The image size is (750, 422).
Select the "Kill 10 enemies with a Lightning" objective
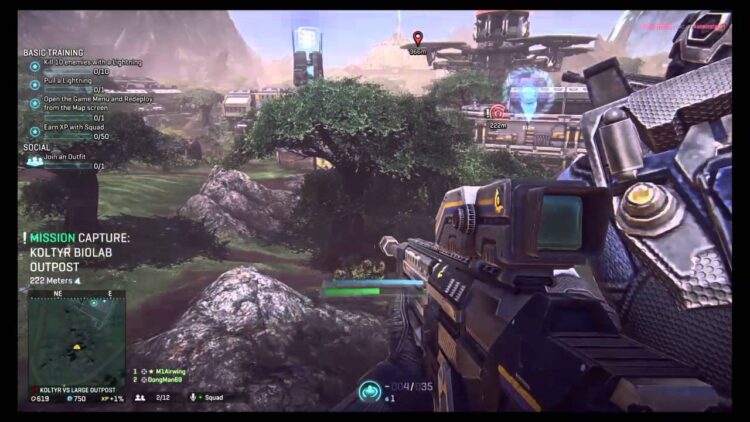pyautogui.click(x=89, y=63)
